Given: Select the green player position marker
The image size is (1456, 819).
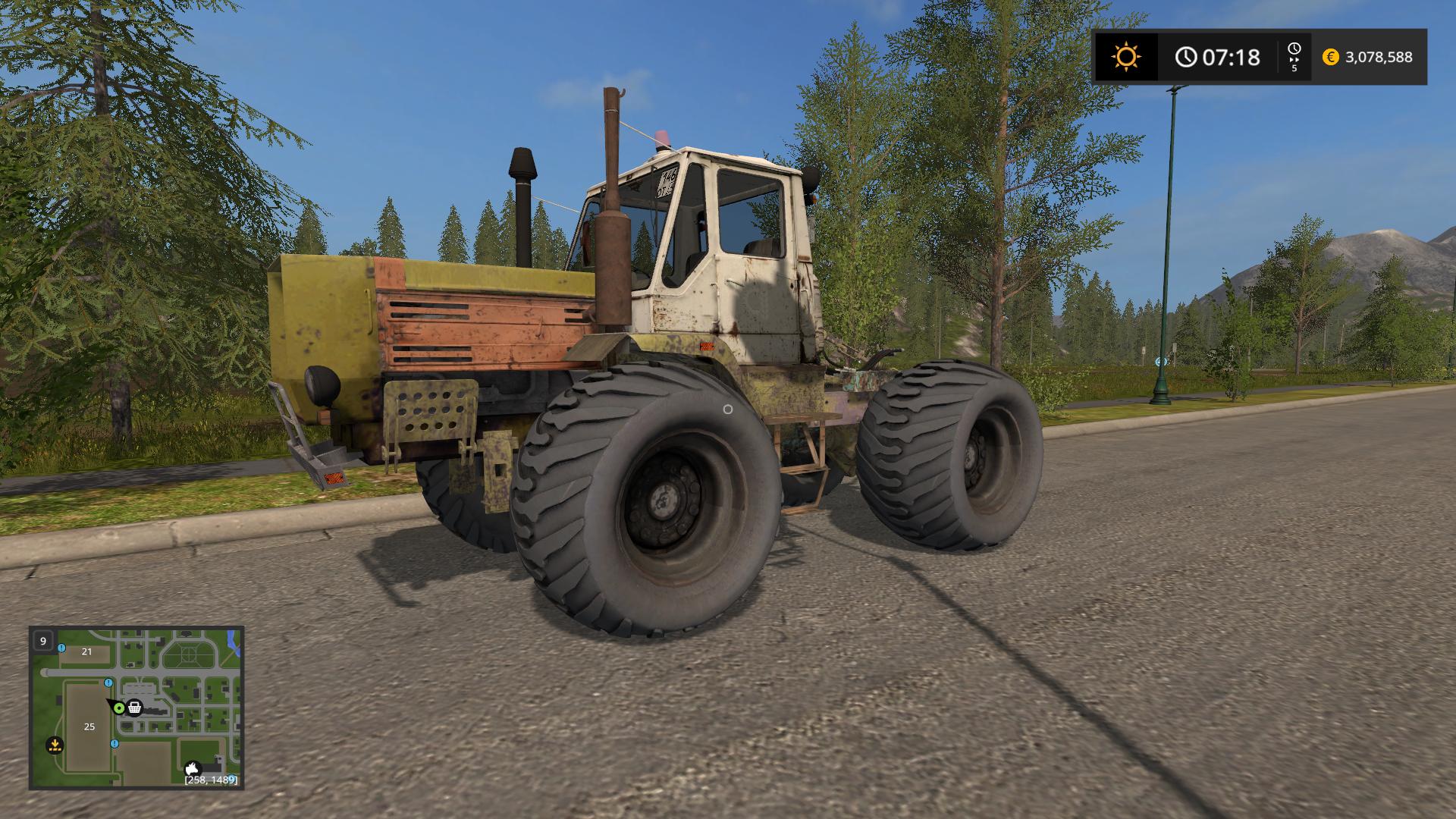Looking at the screenshot, I should click(x=118, y=708).
